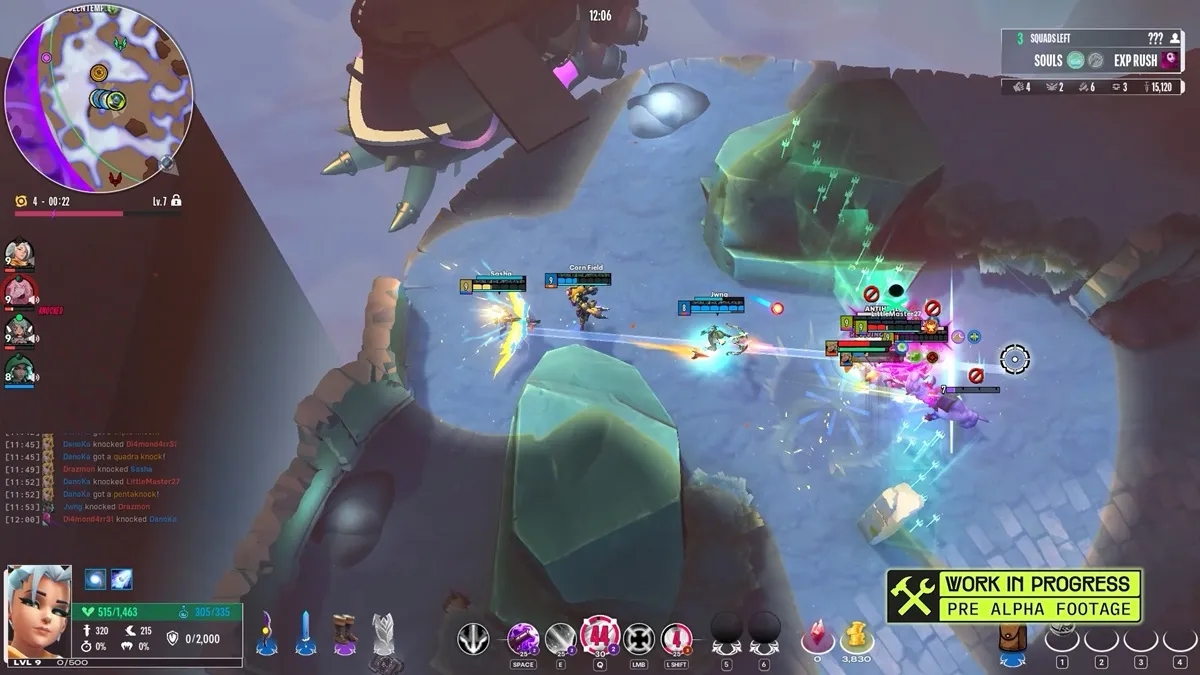Click the gold coin stack currency icon

click(857, 637)
